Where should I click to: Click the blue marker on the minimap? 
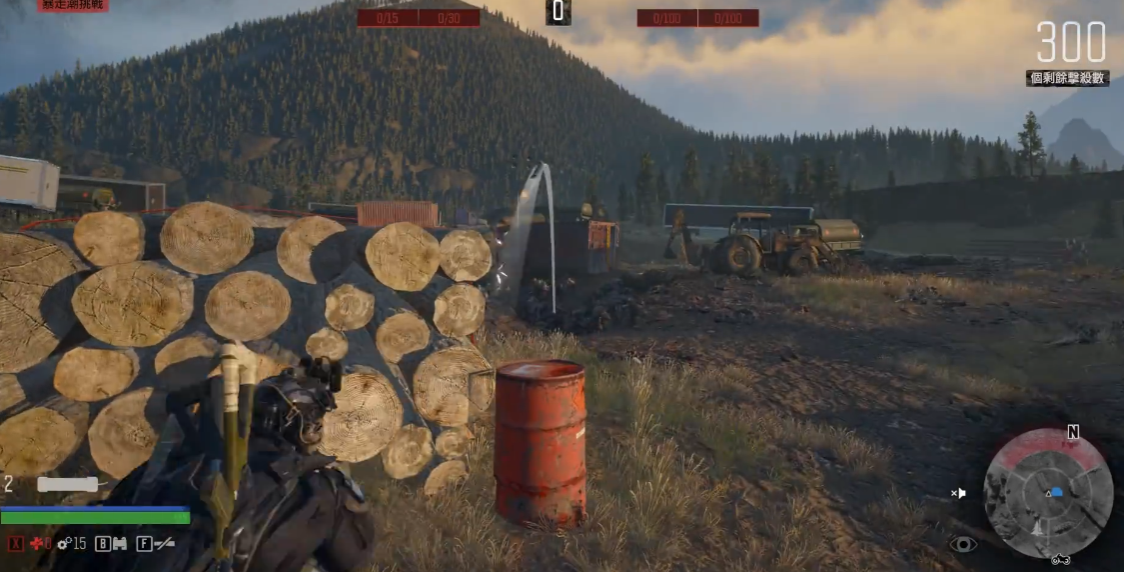click(x=1056, y=492)
